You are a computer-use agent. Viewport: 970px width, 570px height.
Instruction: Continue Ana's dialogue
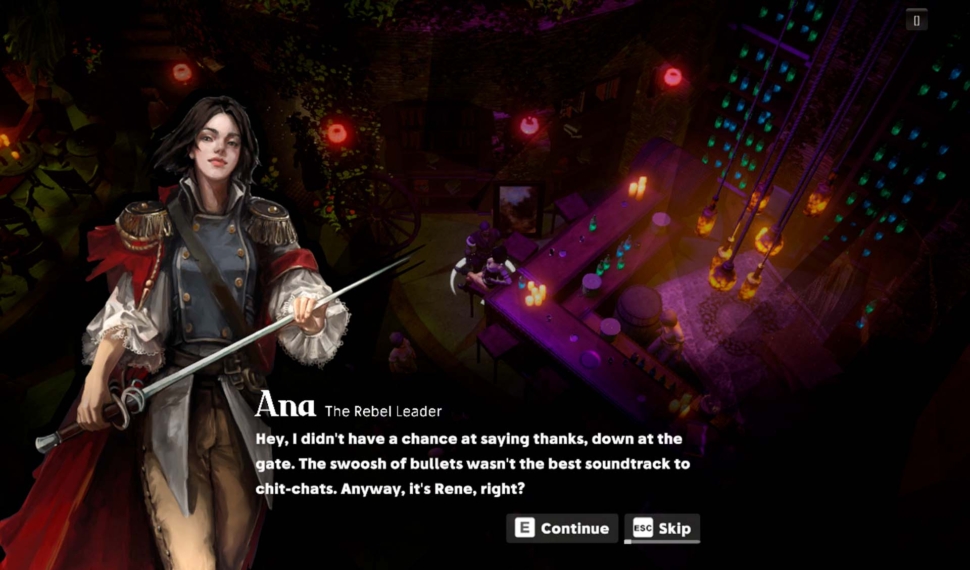[x=562, y=528]
